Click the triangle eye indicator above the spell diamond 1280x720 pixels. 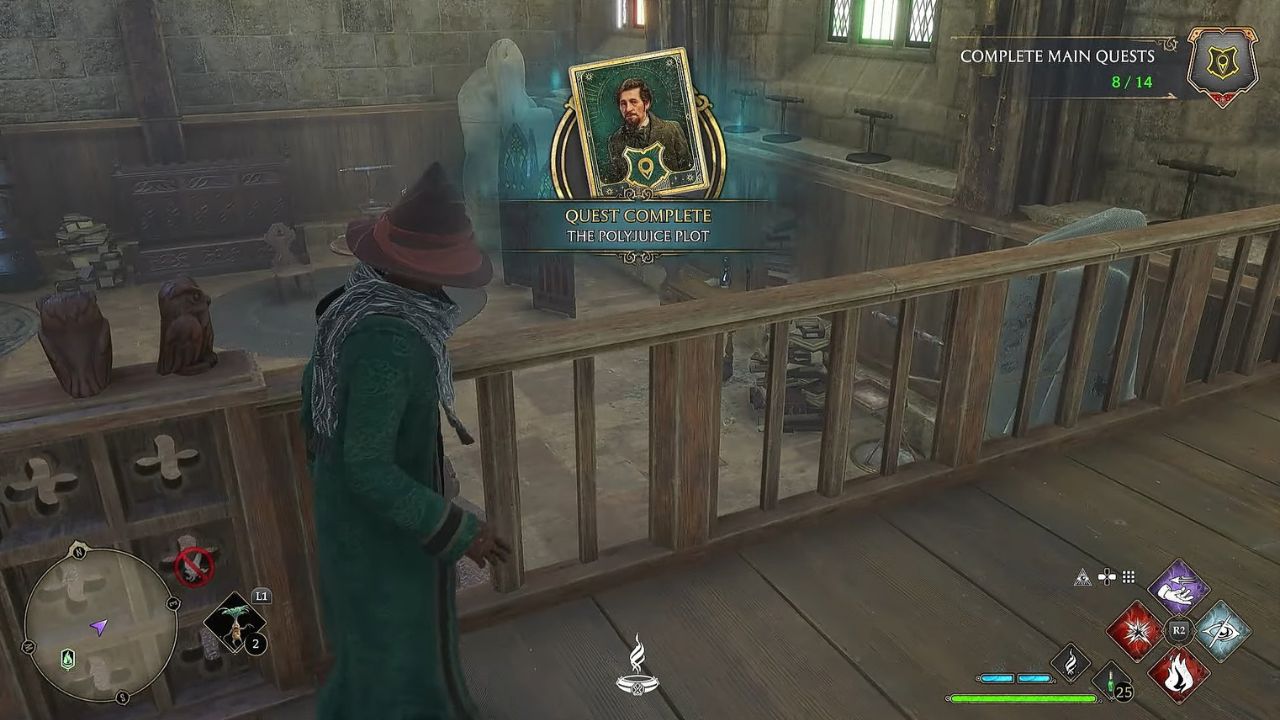click(1084, 576)
